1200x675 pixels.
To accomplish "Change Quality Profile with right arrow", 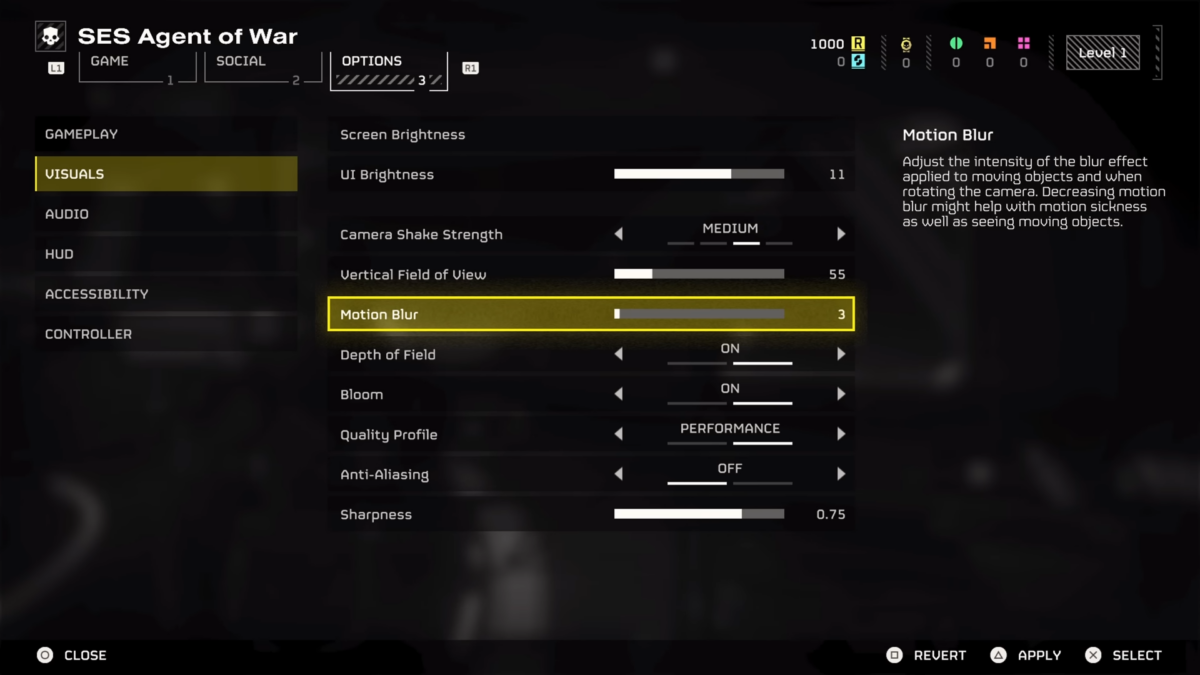I will click(x=841, y=434).
